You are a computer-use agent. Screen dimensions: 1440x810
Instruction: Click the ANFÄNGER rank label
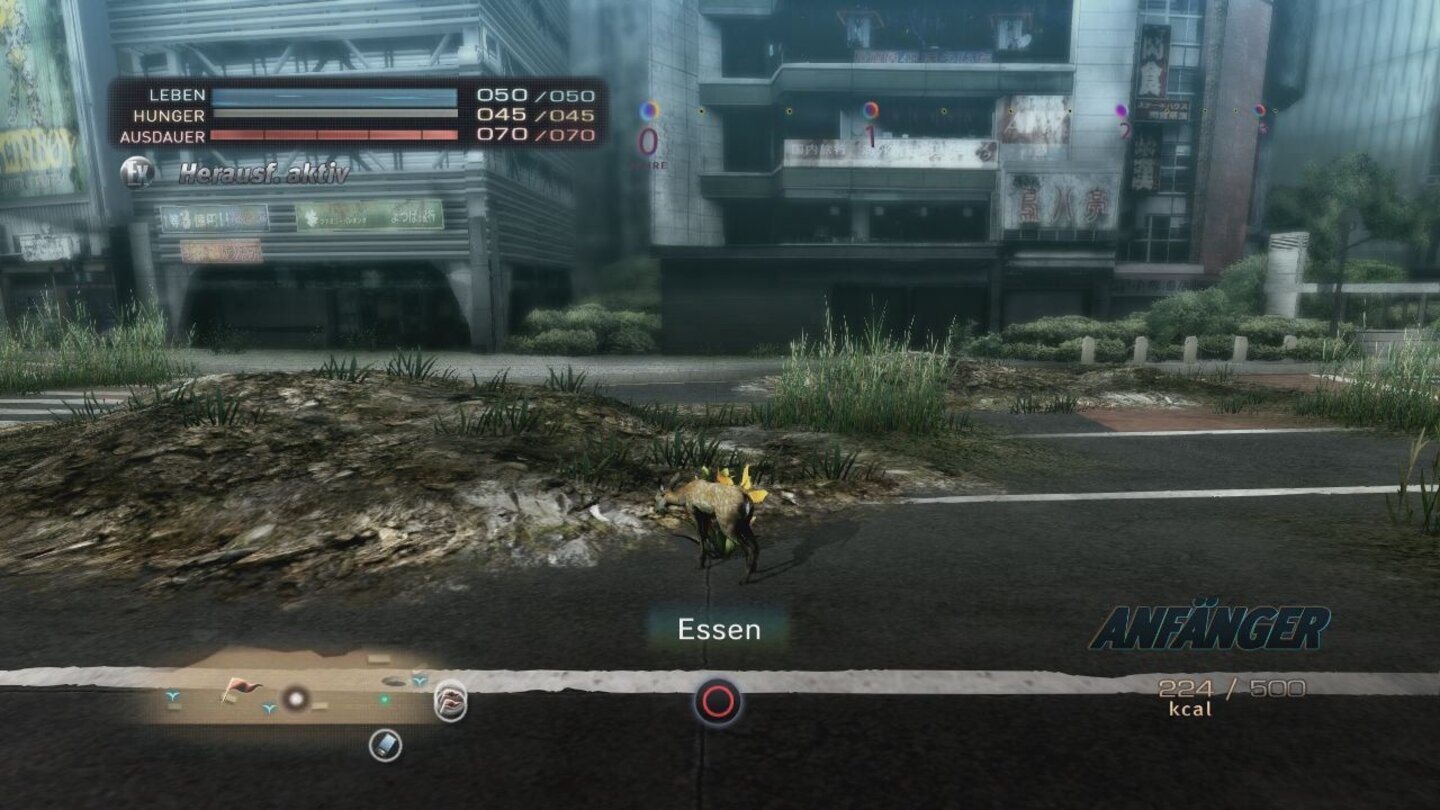(x=1209, y=628)
